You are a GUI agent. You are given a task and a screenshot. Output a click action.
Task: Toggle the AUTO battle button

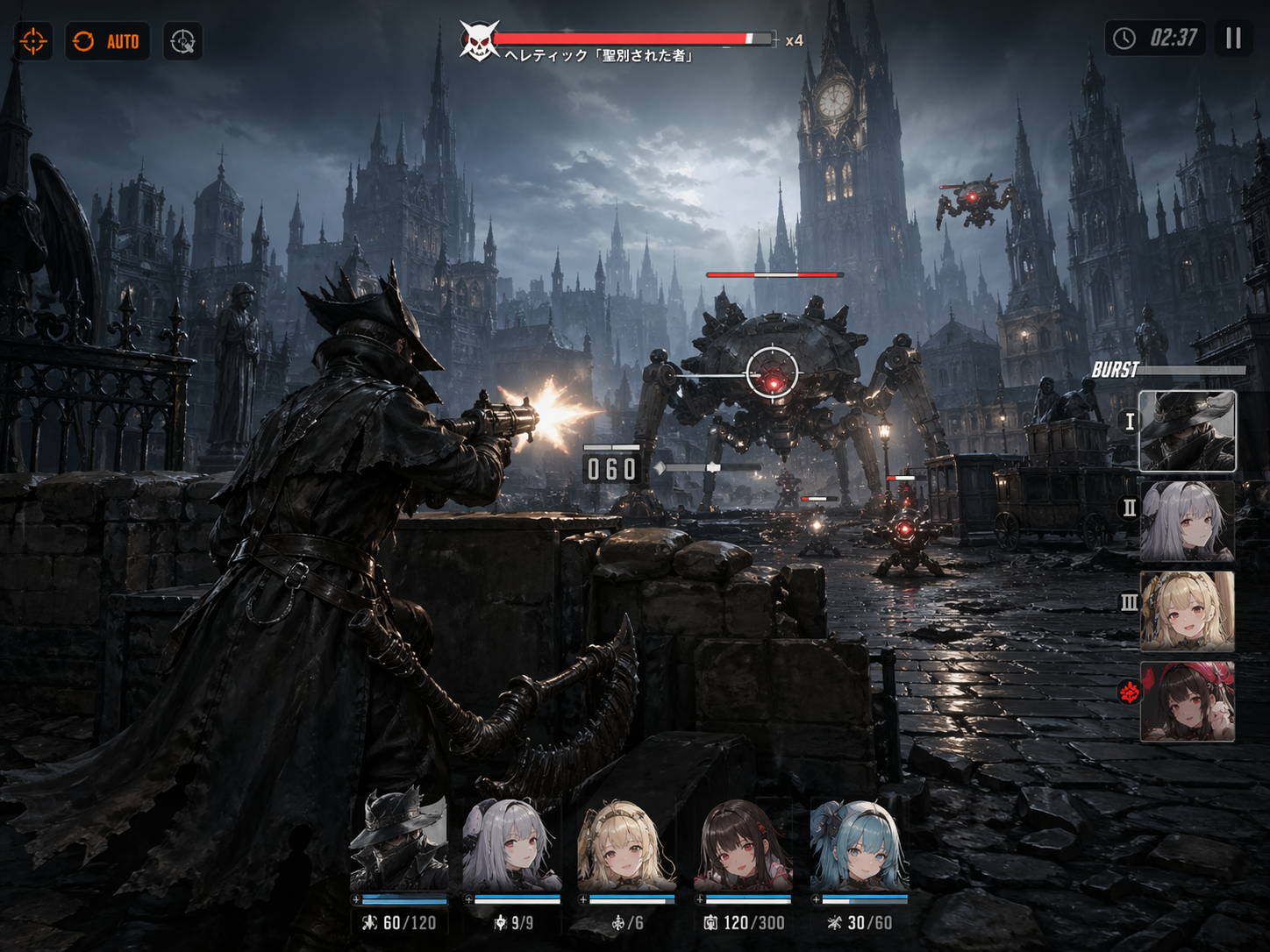coord(107,41)
